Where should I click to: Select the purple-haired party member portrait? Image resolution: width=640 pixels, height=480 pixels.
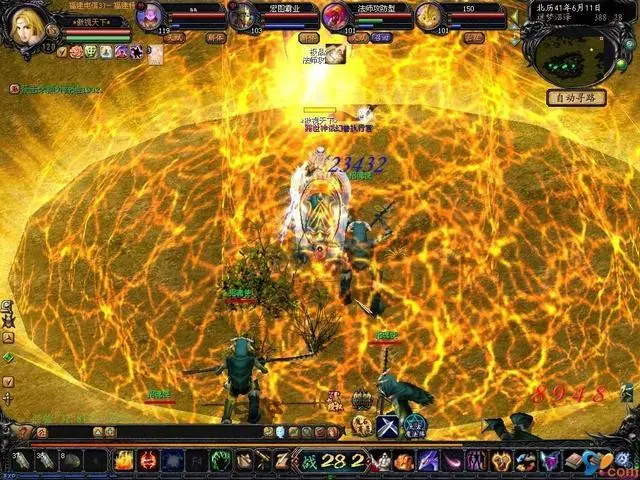pos(150,17)
